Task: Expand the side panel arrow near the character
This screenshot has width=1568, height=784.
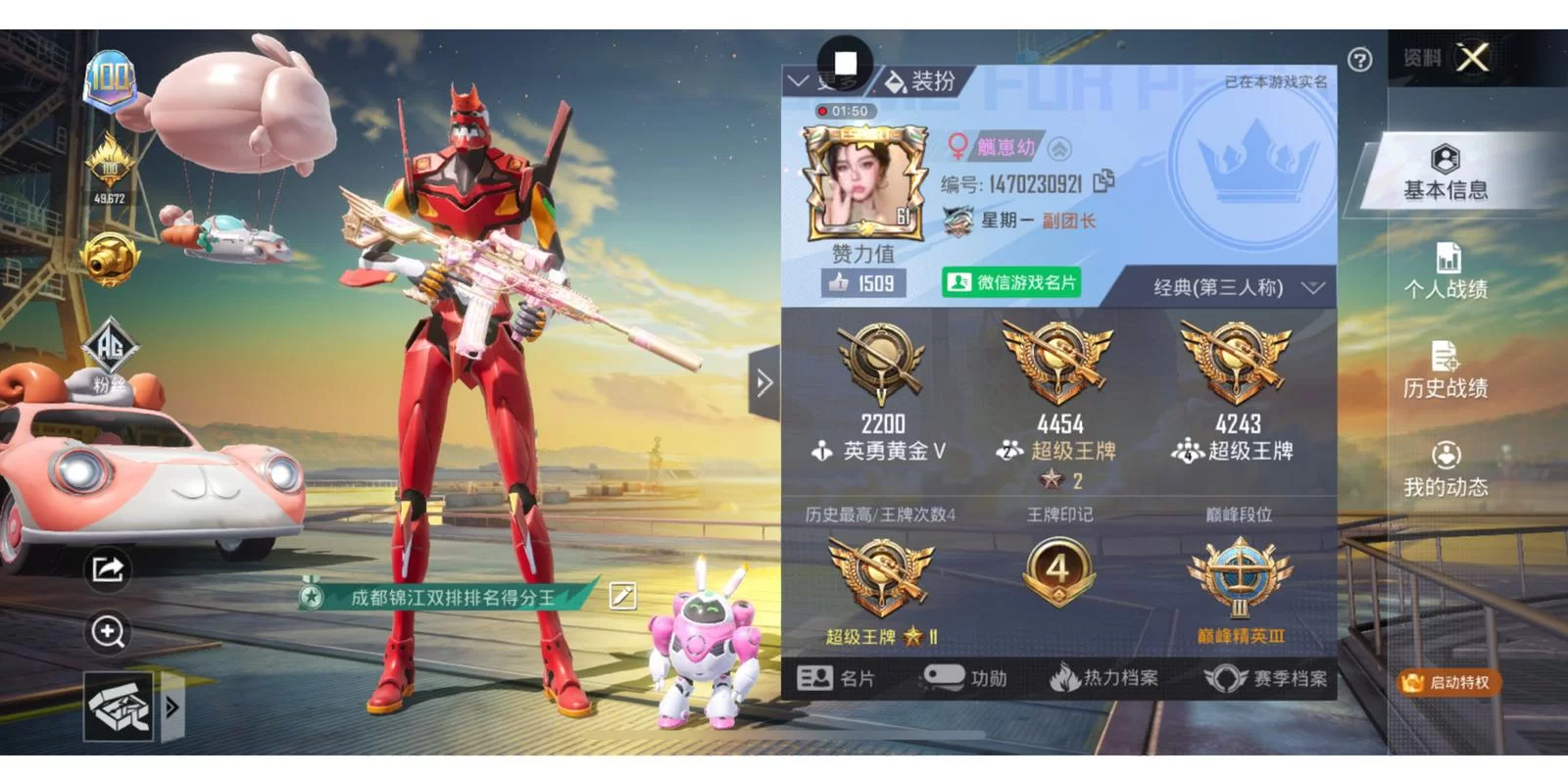Action: 764,384
